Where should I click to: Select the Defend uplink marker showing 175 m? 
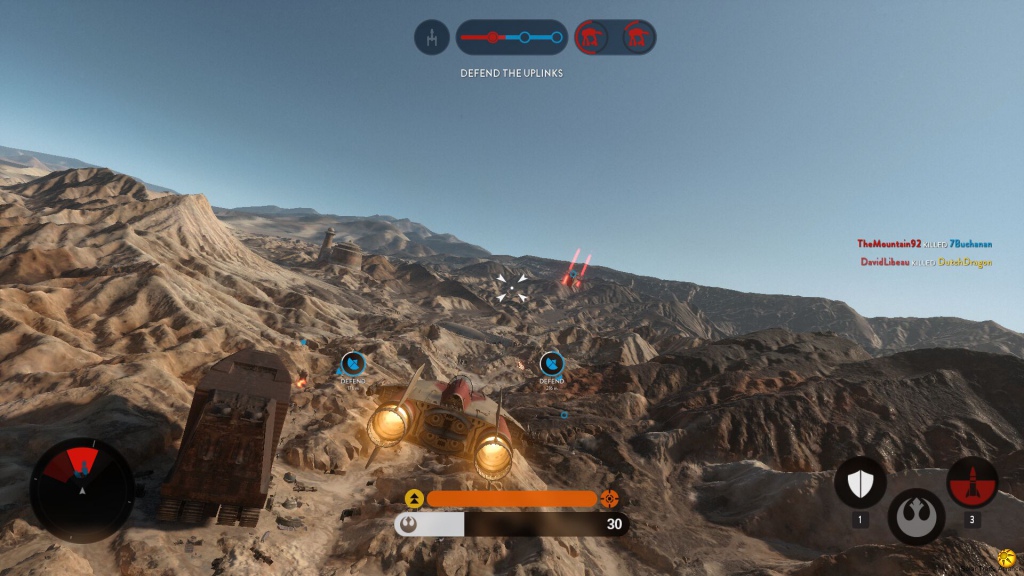pyautogui.click(x=352, y=364)
